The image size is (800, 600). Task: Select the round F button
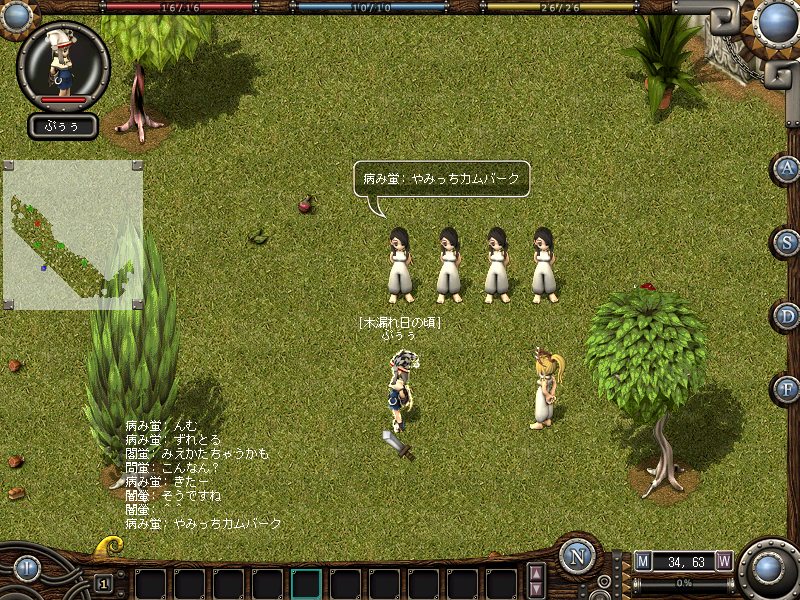pyautogui.click(x=788, y=389)
